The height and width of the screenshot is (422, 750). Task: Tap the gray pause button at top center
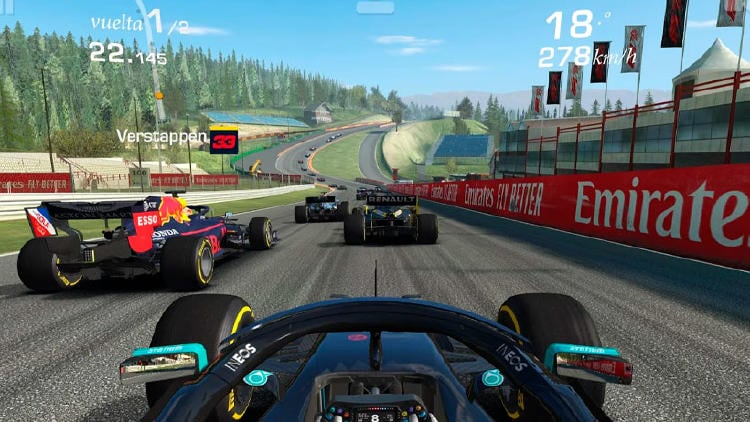(x=375, y=8)
